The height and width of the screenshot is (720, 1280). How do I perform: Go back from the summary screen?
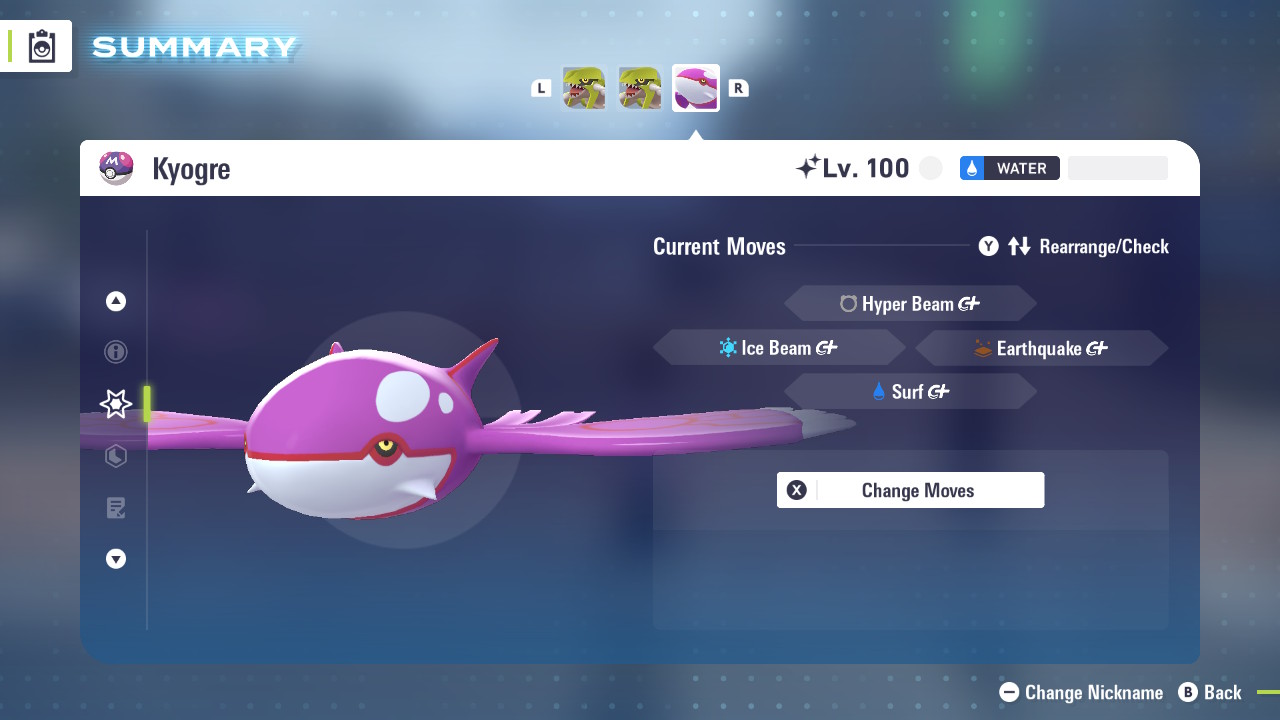[1210, 692]
